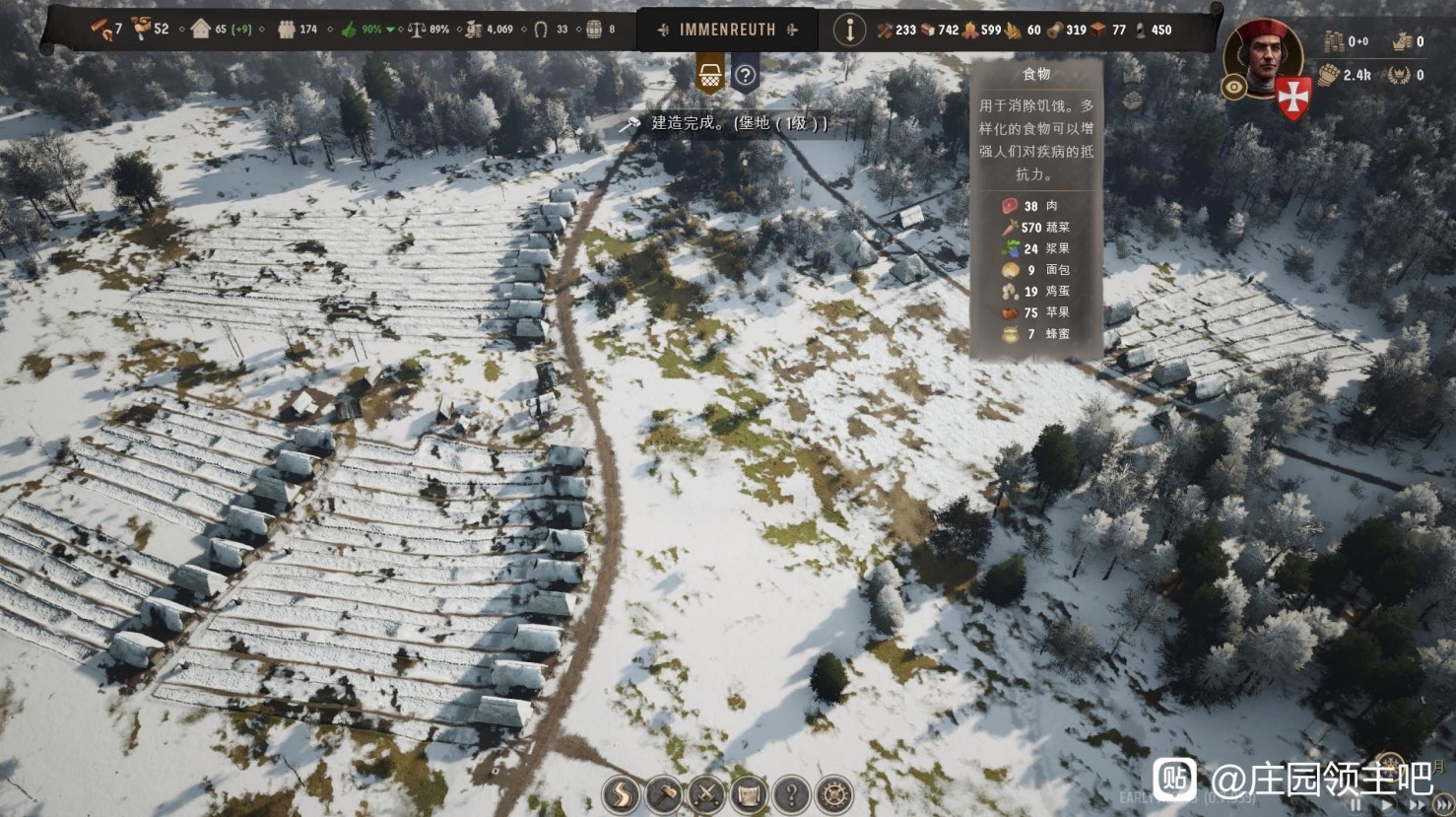Open the gear settings menu
The height and width of the screenshot is (817, 1456).
coord(834,794)
